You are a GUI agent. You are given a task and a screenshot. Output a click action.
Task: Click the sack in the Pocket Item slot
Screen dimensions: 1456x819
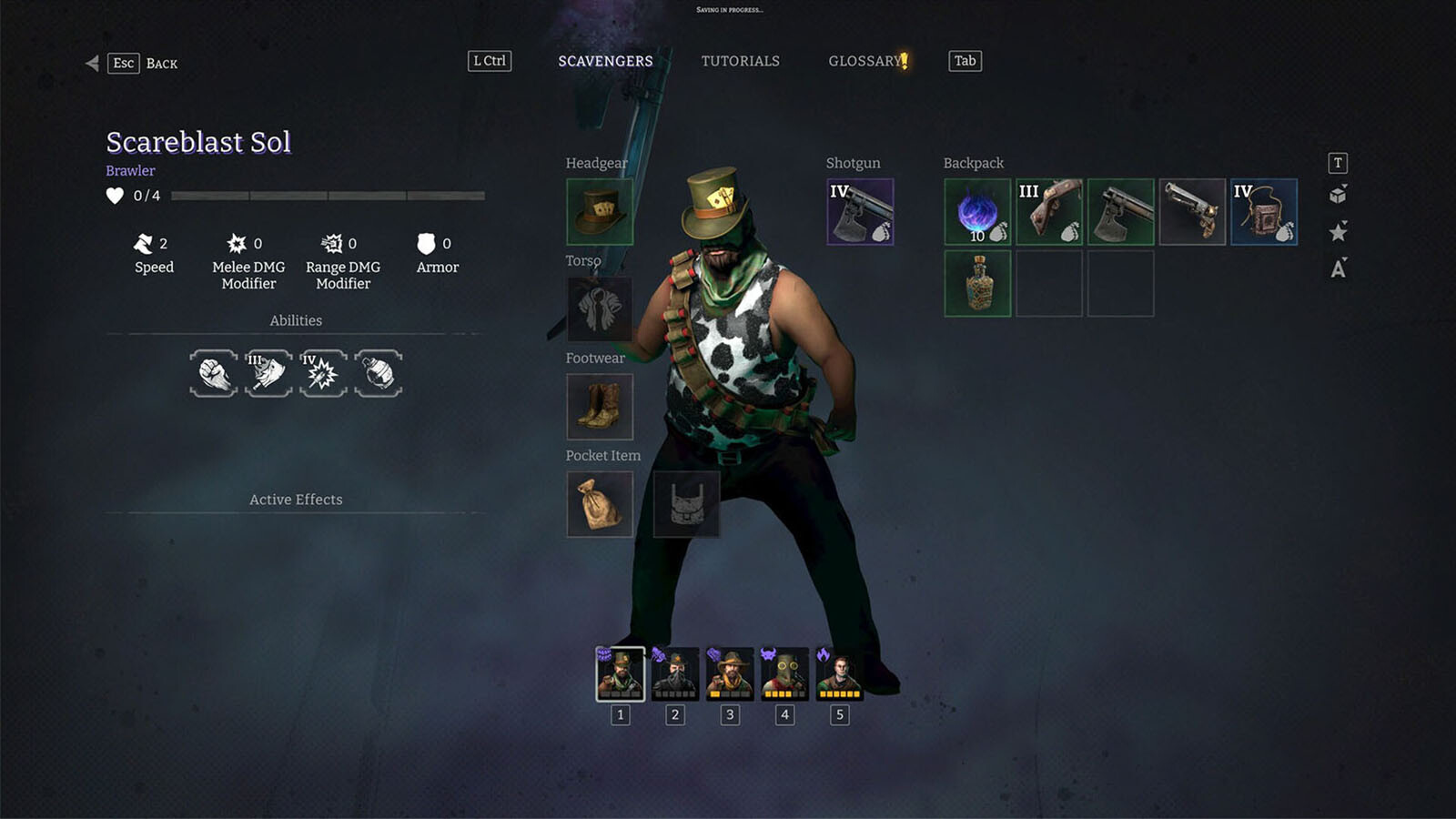click(599, 503)
